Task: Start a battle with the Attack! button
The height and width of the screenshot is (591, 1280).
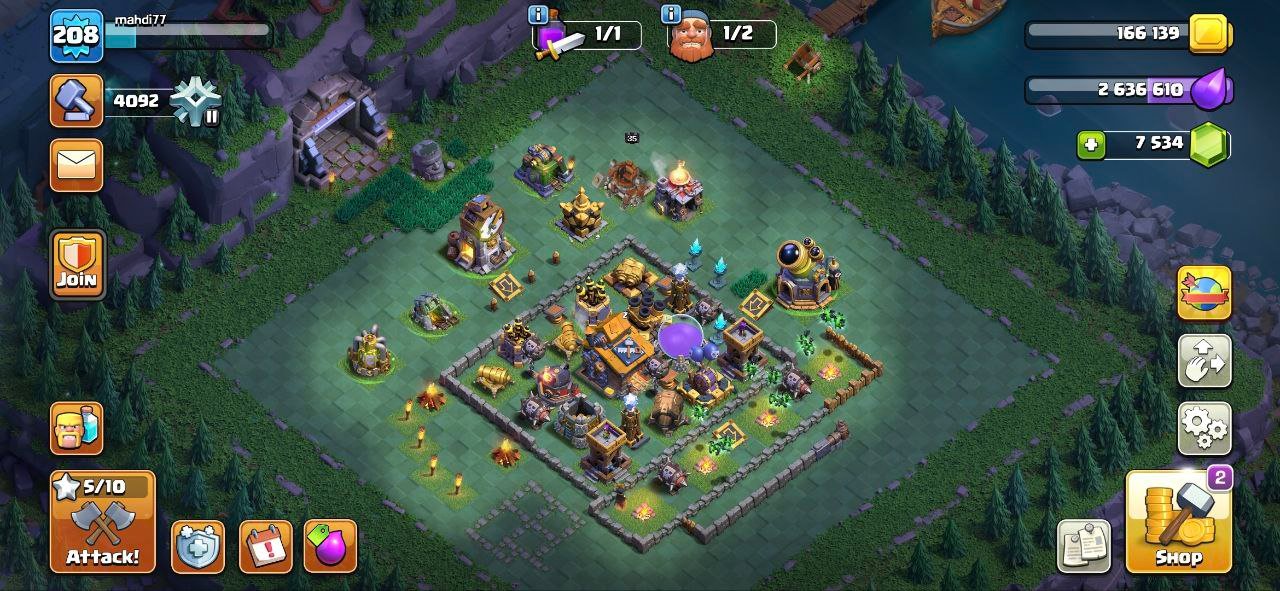Action: 103,522
